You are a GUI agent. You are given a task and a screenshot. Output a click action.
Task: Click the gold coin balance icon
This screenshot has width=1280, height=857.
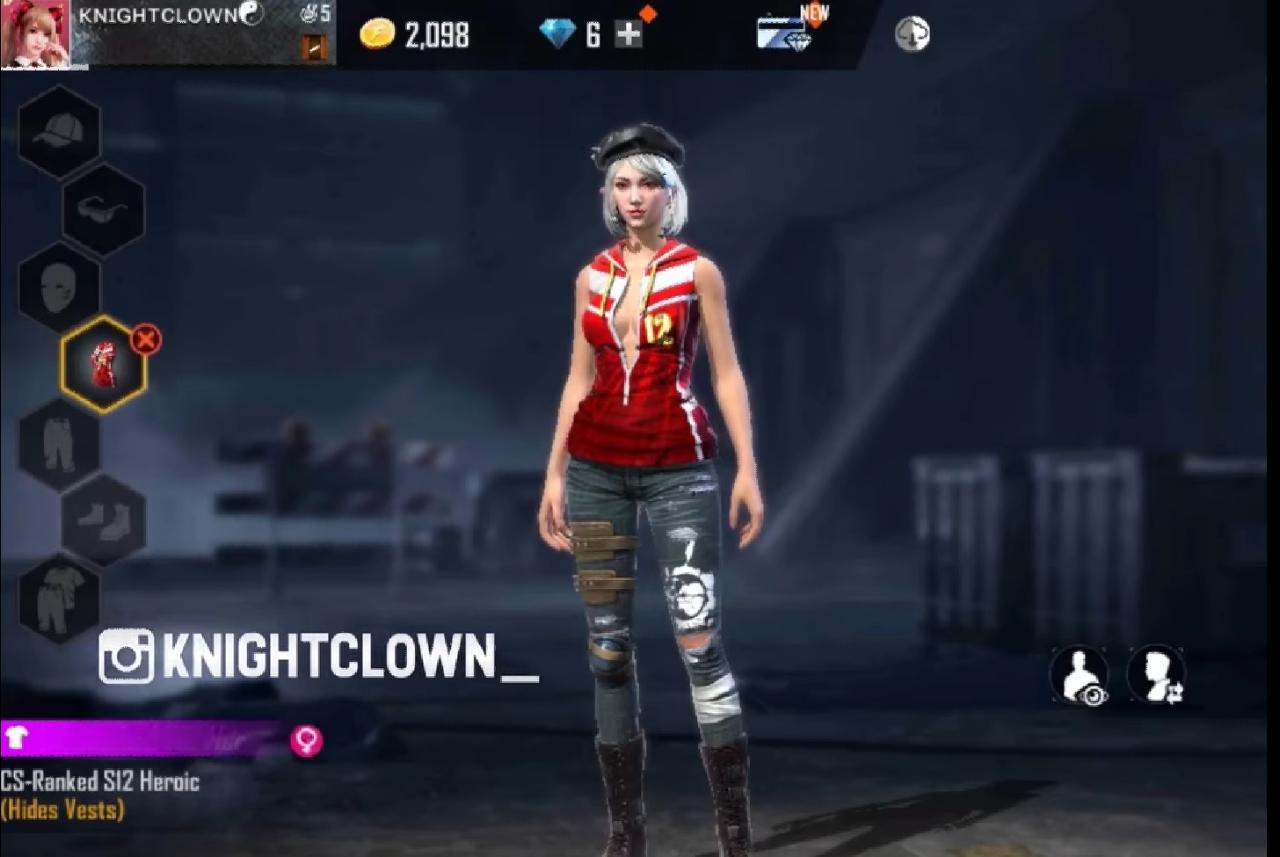[x=377, y=35]
